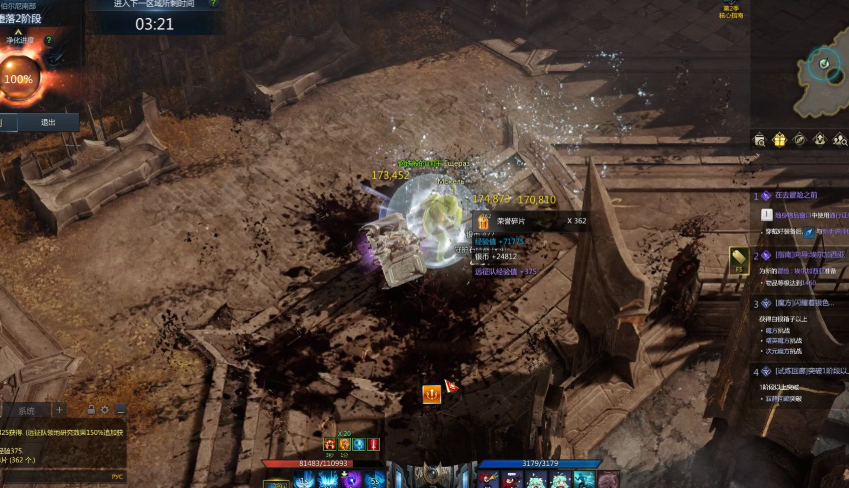Click the 退出 (exit) button
The height and width of the screenshot is (488, 849).
pos(47,122)
